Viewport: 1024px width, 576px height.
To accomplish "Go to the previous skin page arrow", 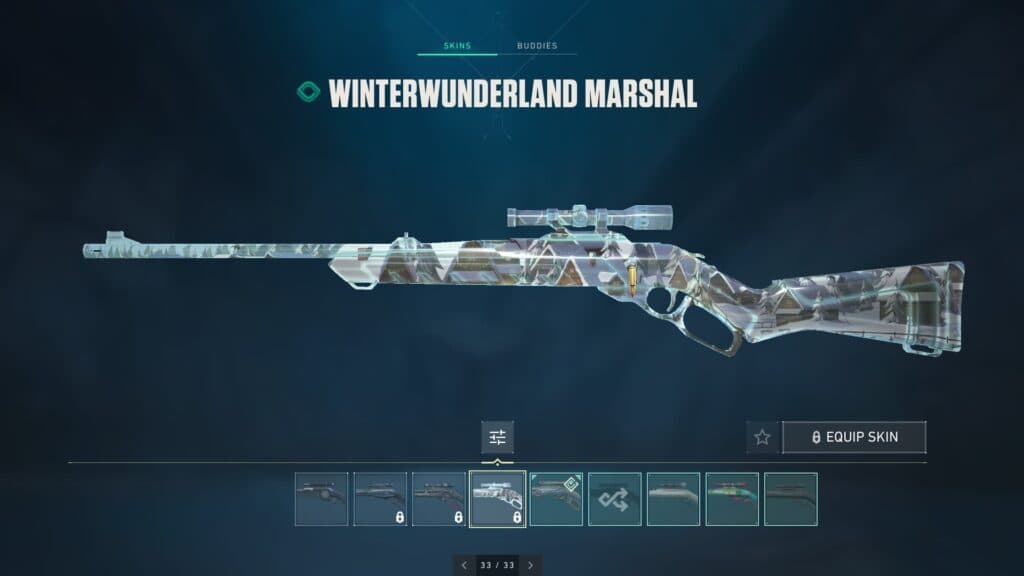I will click(464, 565).
